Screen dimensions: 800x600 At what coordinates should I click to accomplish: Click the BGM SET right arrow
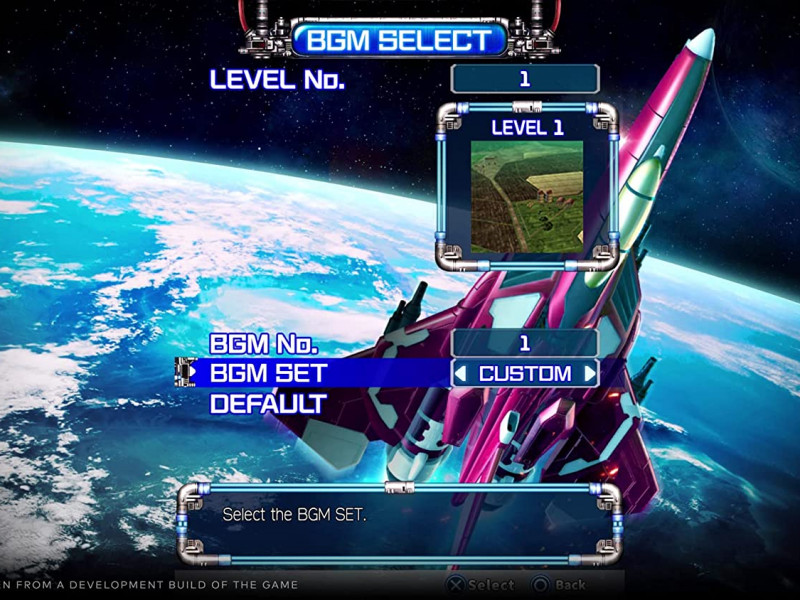coord(590,374)
